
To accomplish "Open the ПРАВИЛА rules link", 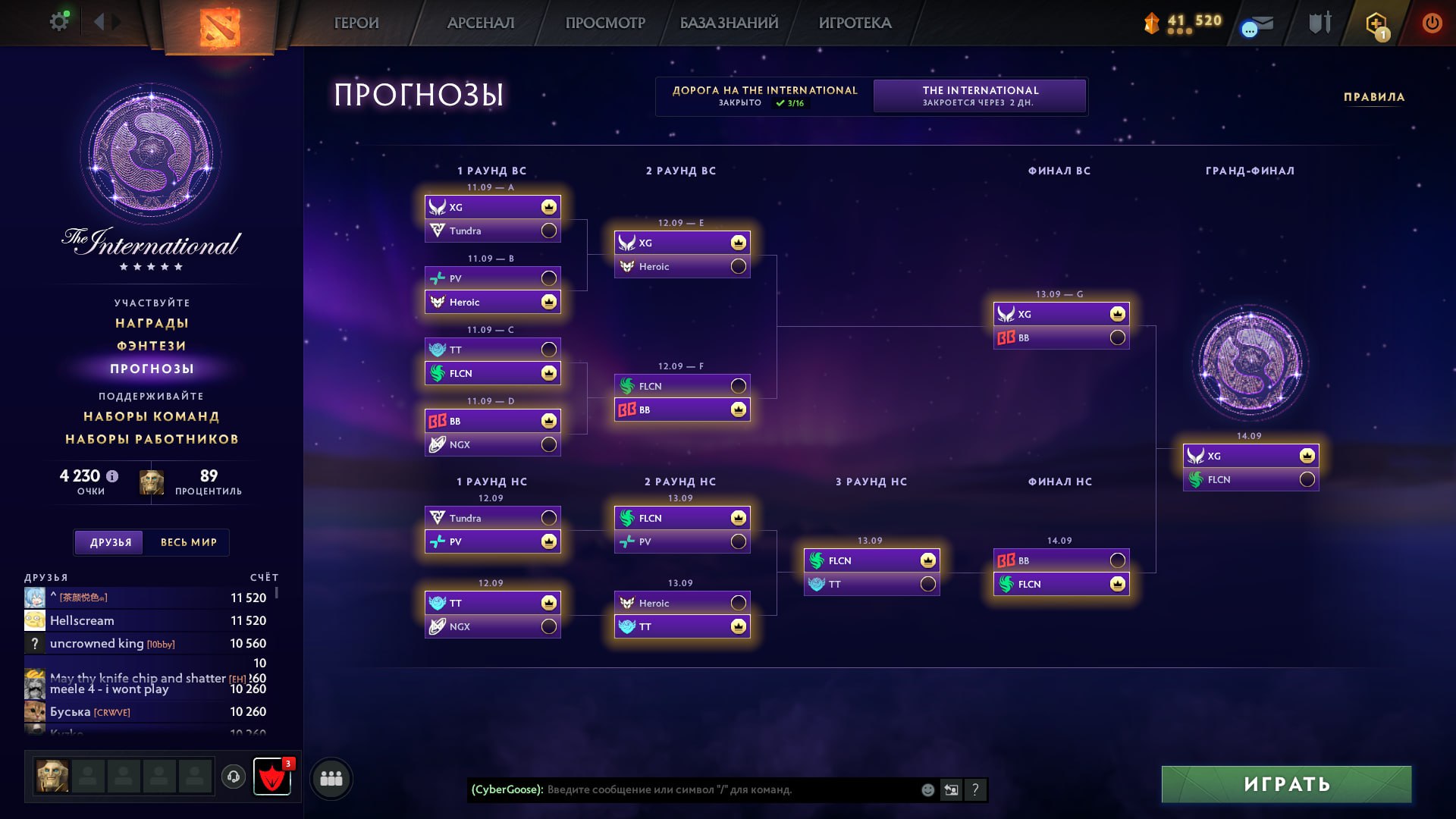I will [1373, 97].
